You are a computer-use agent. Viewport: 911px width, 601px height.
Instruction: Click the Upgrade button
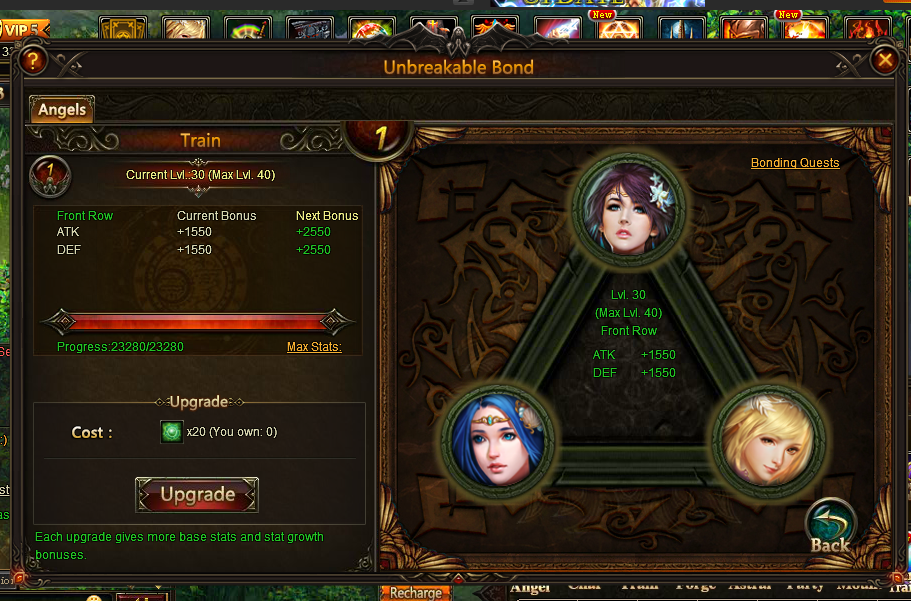pyautogui.click(x=197, y=495)
